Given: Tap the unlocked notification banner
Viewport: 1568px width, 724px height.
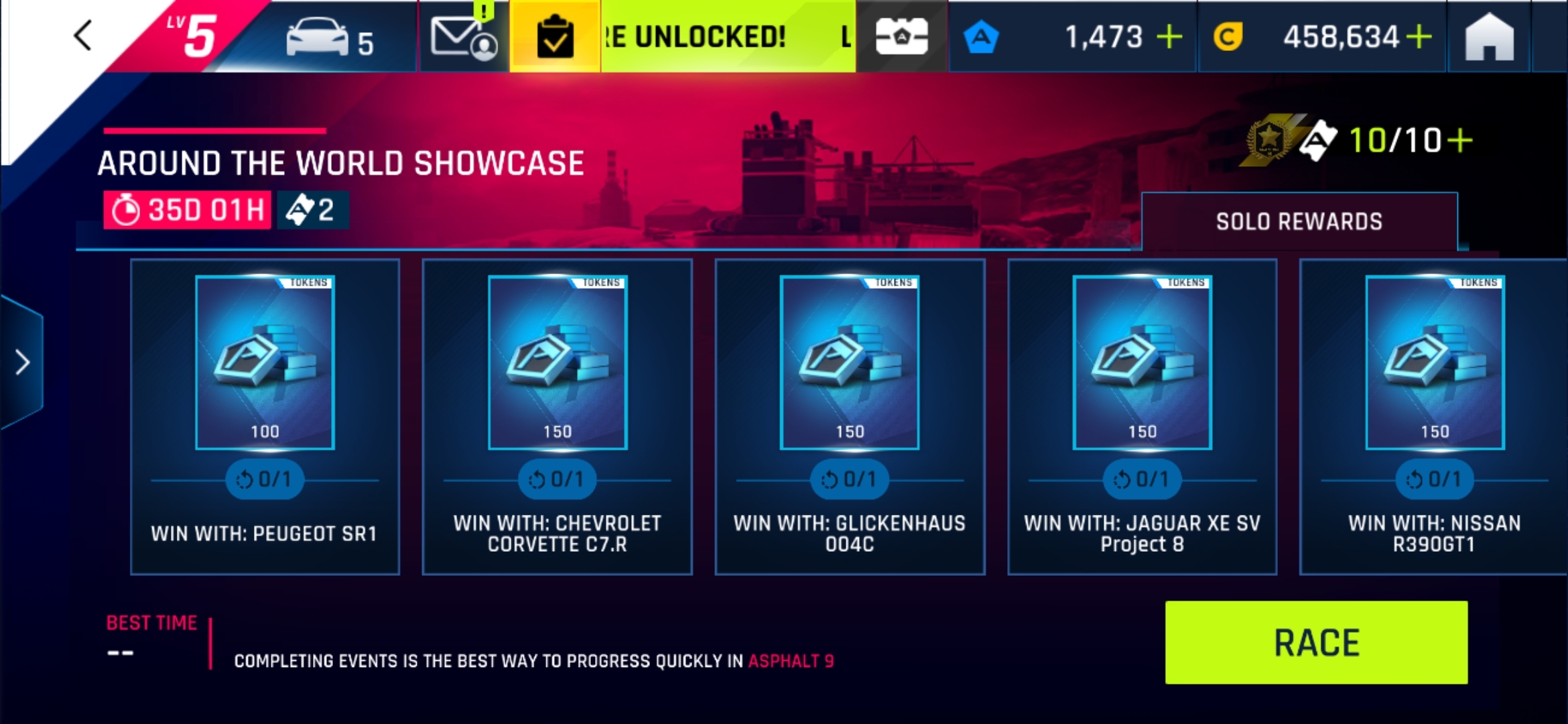Looking at the screenshot, I should coord(728,38).
